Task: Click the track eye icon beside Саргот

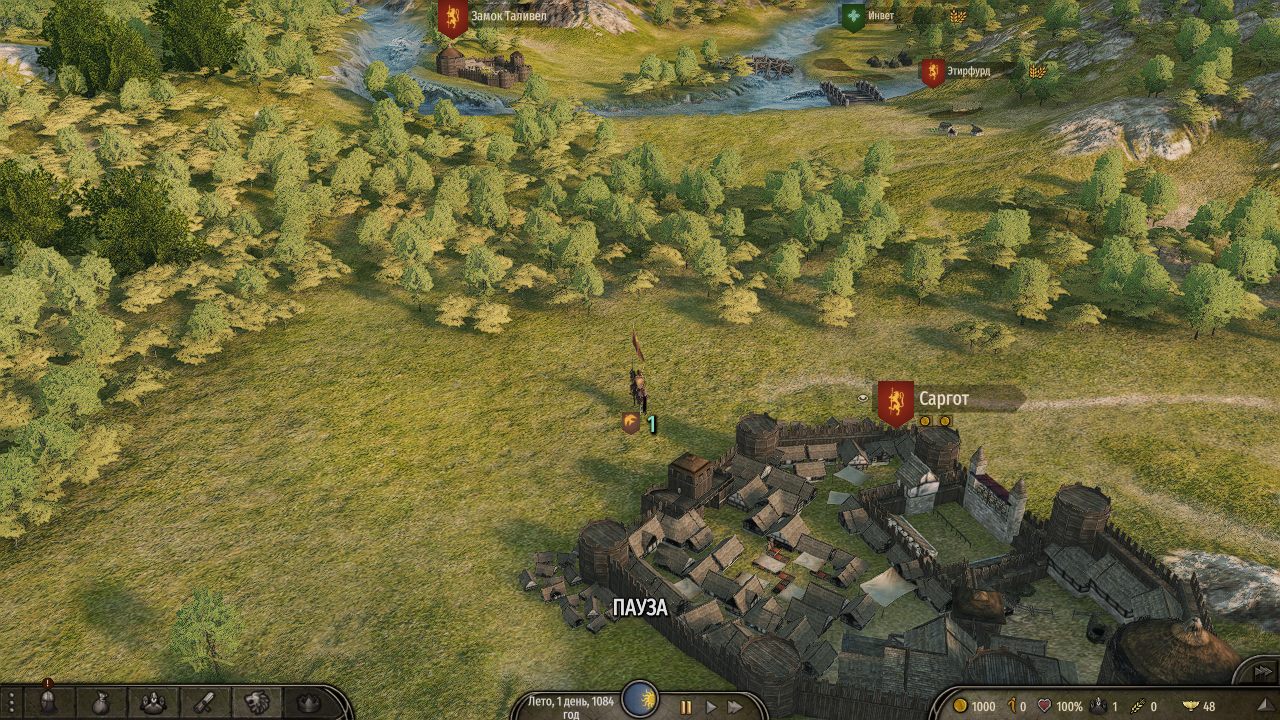Action: click(861, 398)
